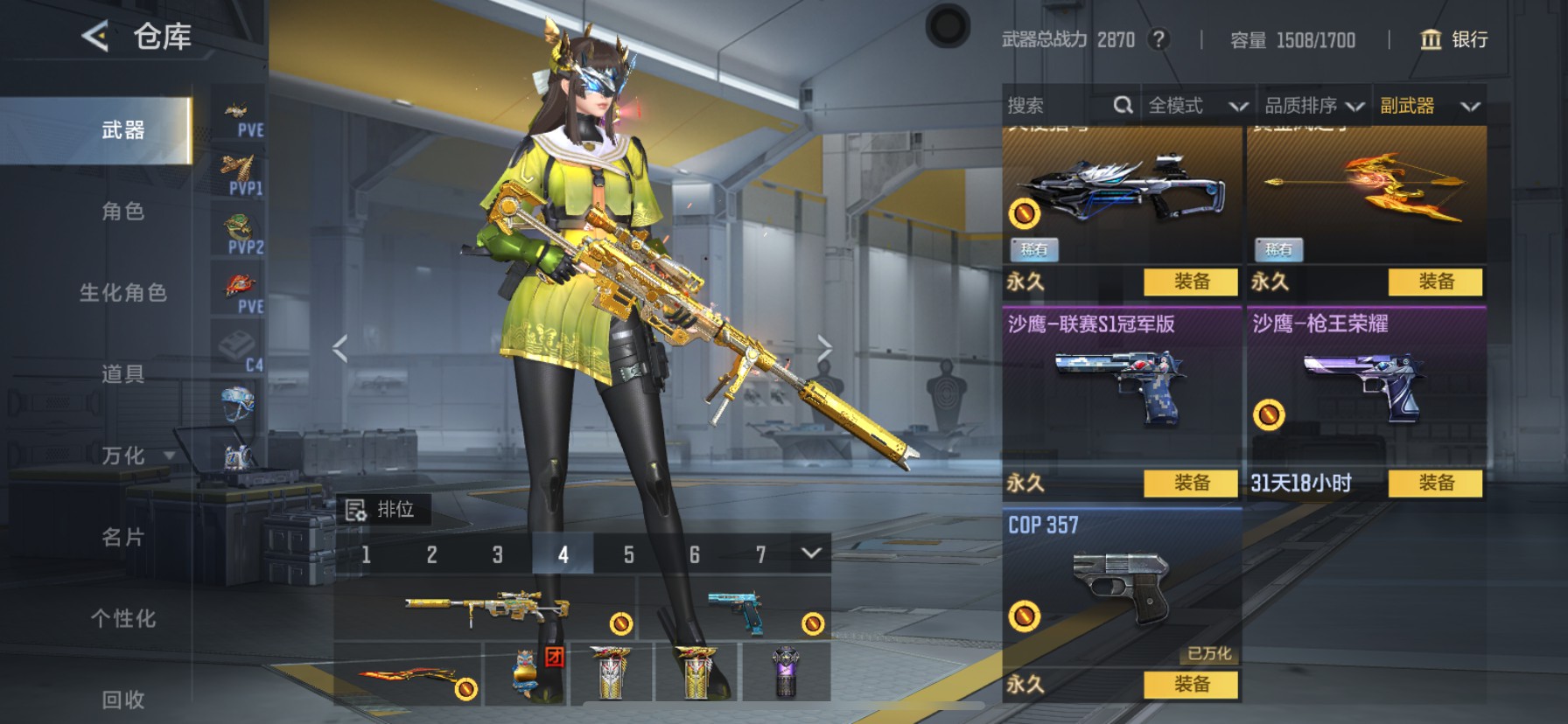Equip the 沙鹰-联赛S1冠军版 pistol
Viewport: 1568px width, 724px height.
pyautogui.click(x=1191, y=483)
